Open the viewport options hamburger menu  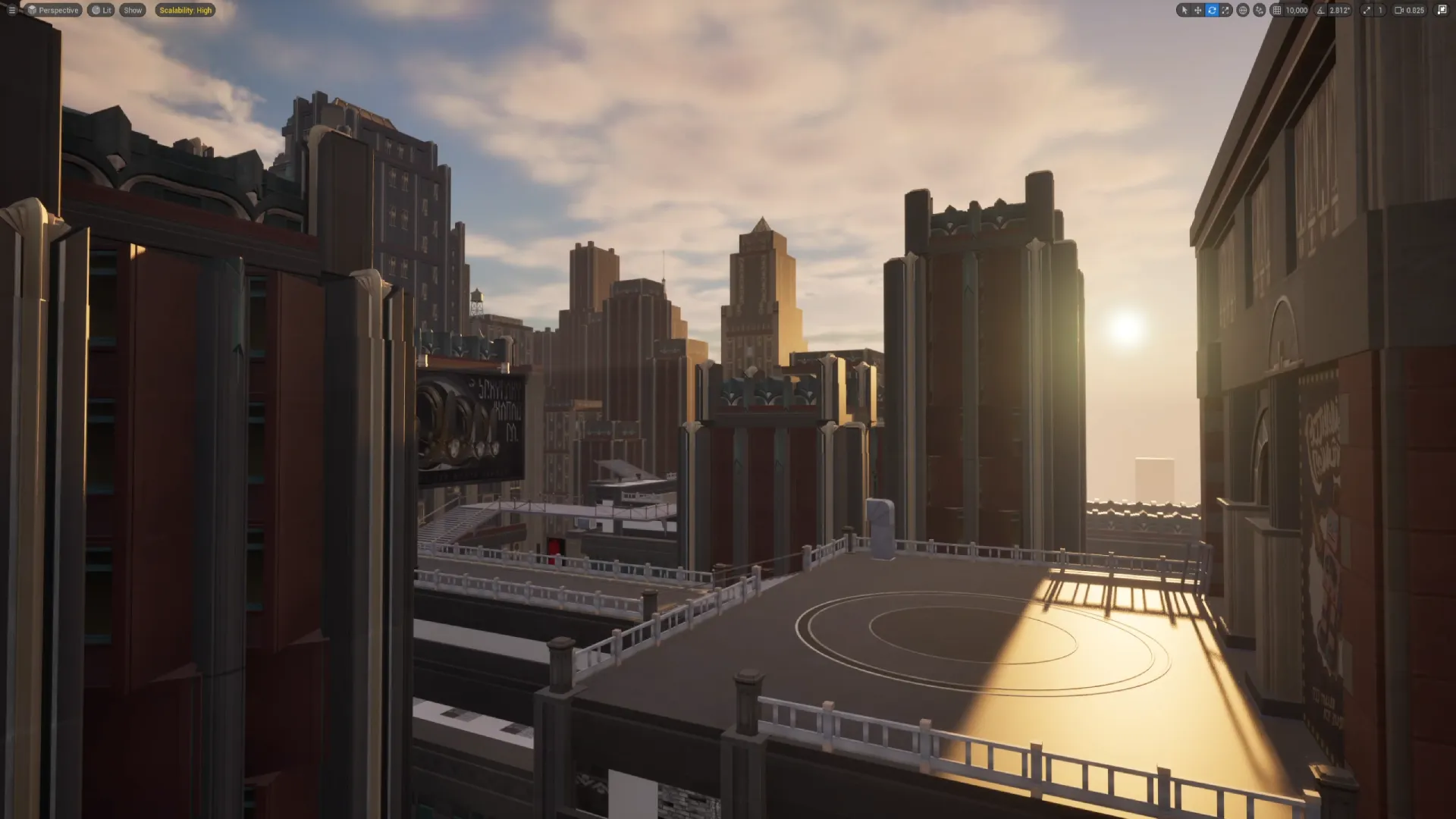(11, 11)
